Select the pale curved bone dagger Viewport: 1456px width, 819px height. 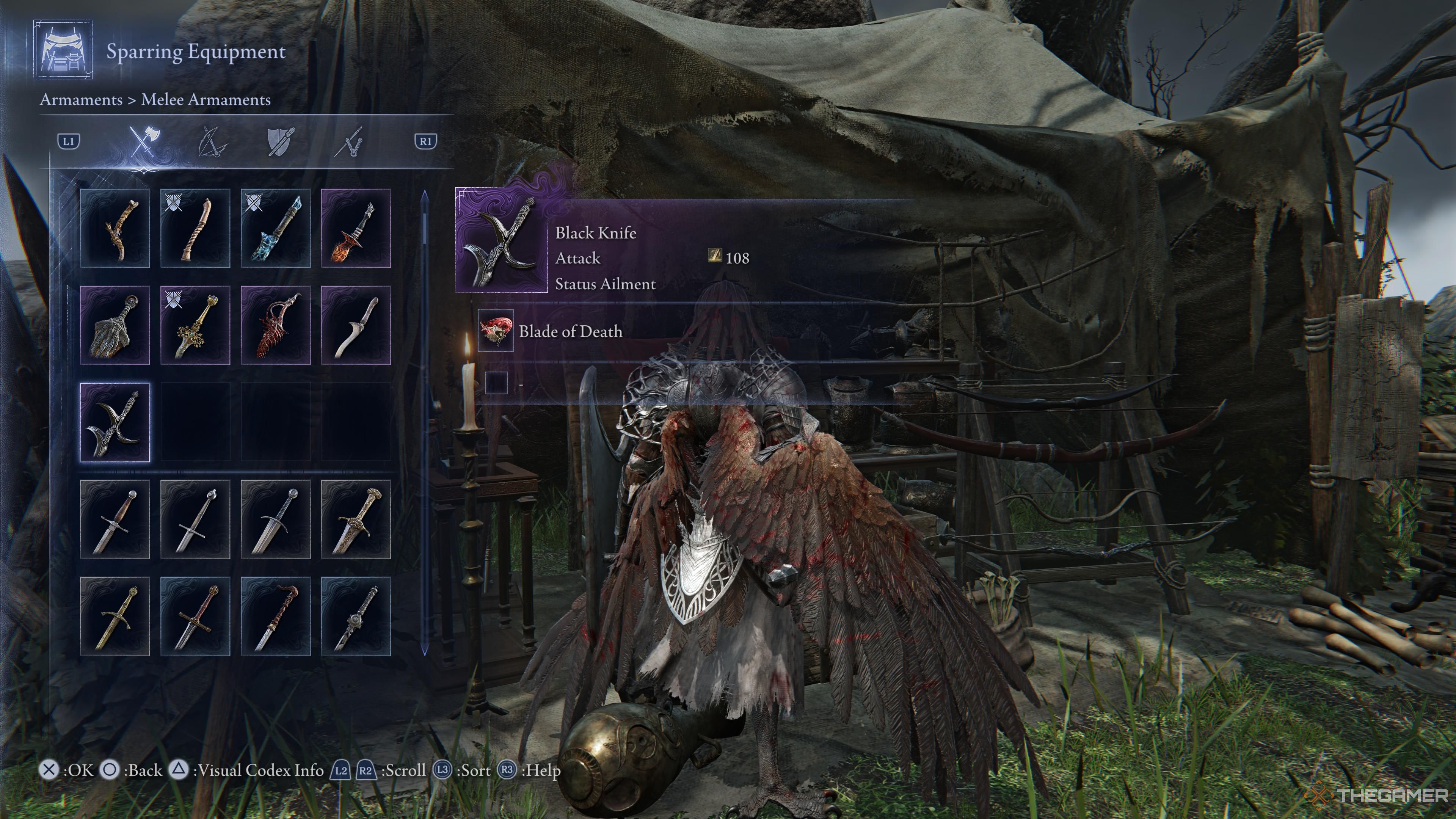pos(356,325)
